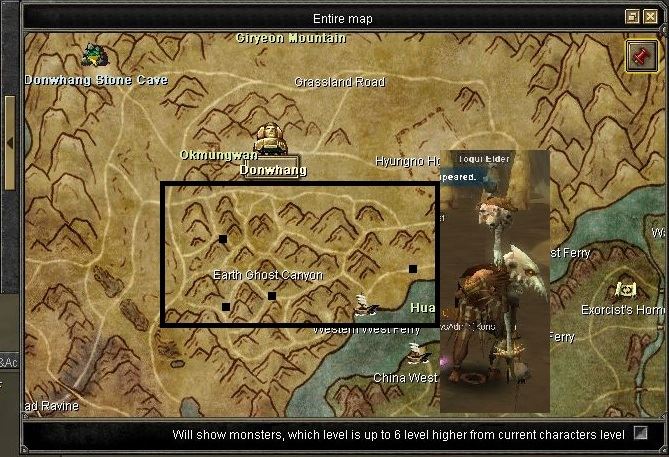Screen dimensions: 669x457
Task: Select the China West ferry boat marker
Action: (x=418, y=352)
